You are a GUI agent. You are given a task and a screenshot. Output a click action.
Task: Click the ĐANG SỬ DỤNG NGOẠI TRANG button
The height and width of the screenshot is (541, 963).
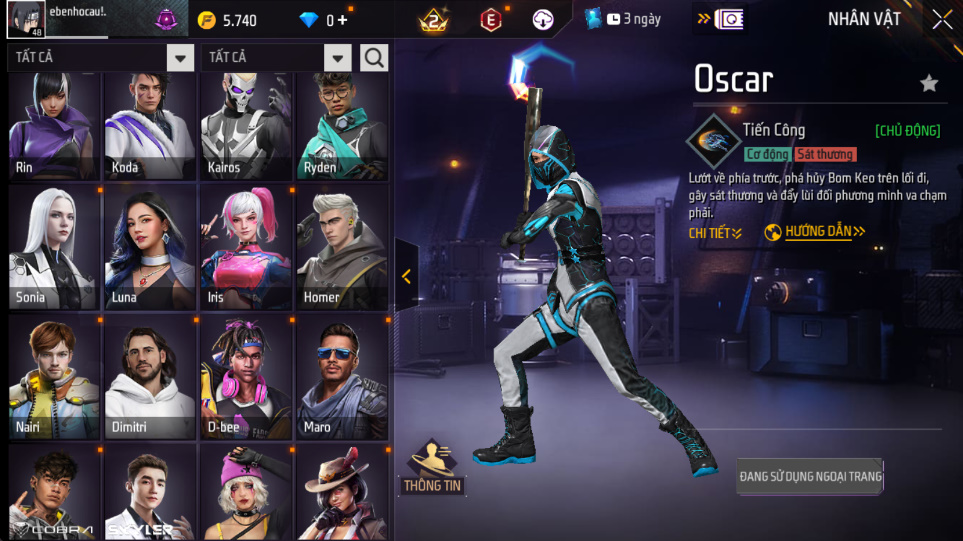pyautogui.click(x=810, y=476)
